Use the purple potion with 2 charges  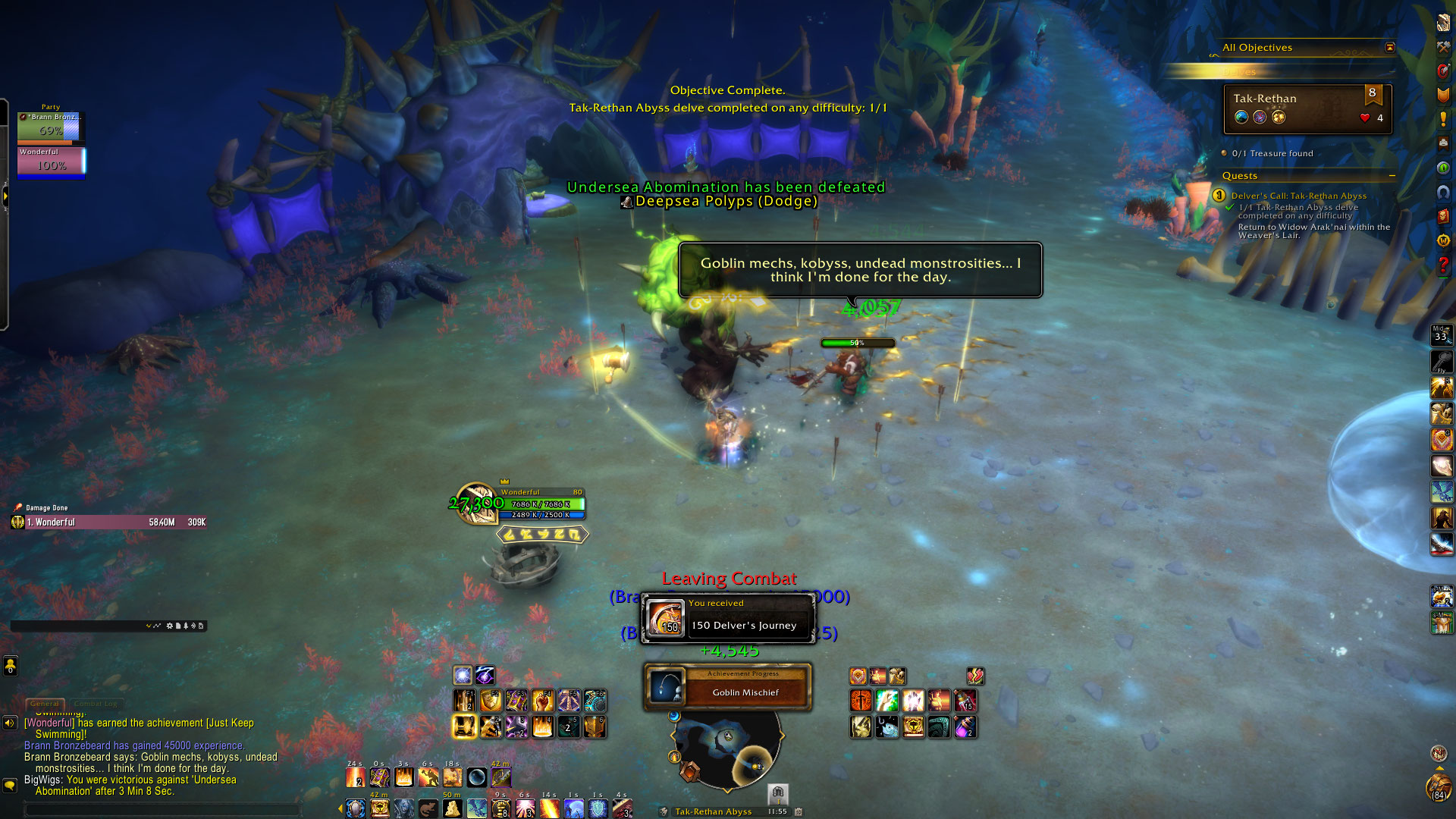click(x=965, y=727)
